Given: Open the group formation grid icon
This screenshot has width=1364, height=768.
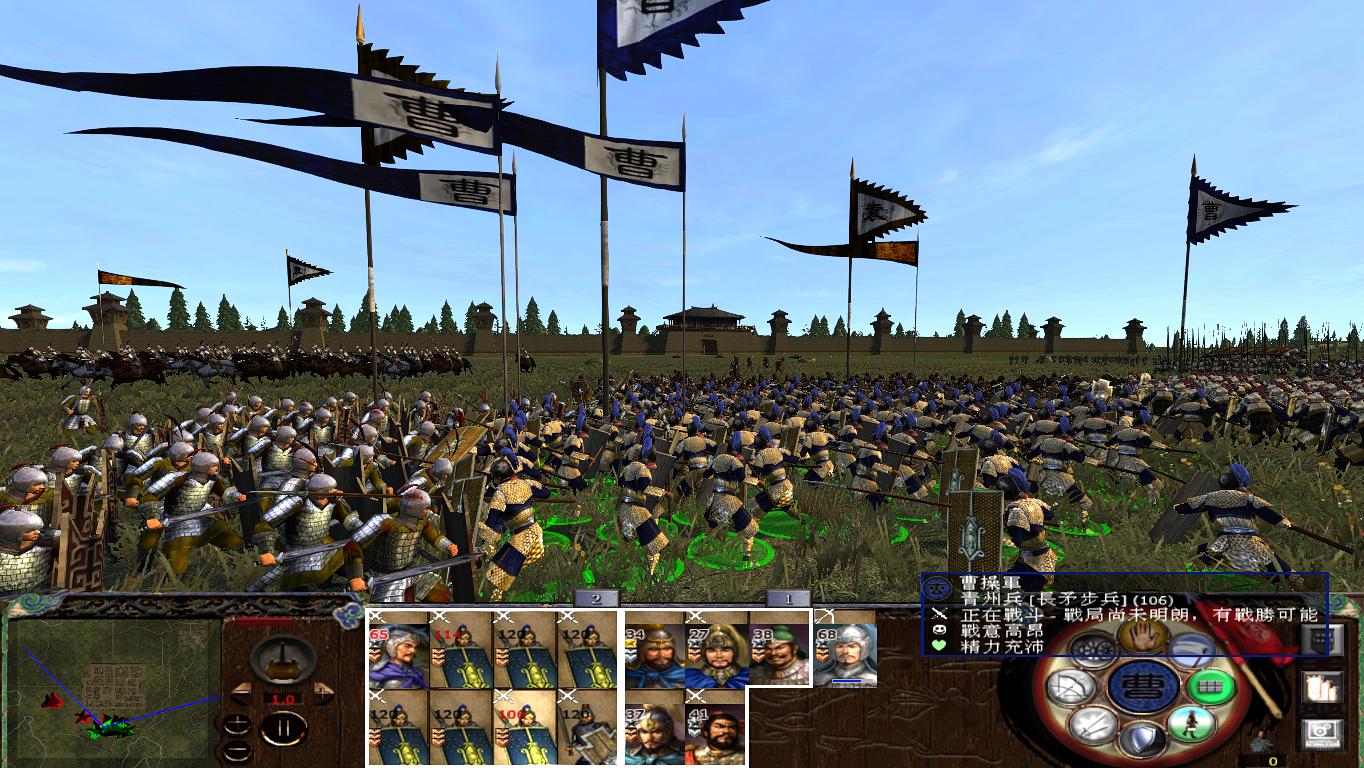Looking at the screenshot, I should [x=1210, y=686].
